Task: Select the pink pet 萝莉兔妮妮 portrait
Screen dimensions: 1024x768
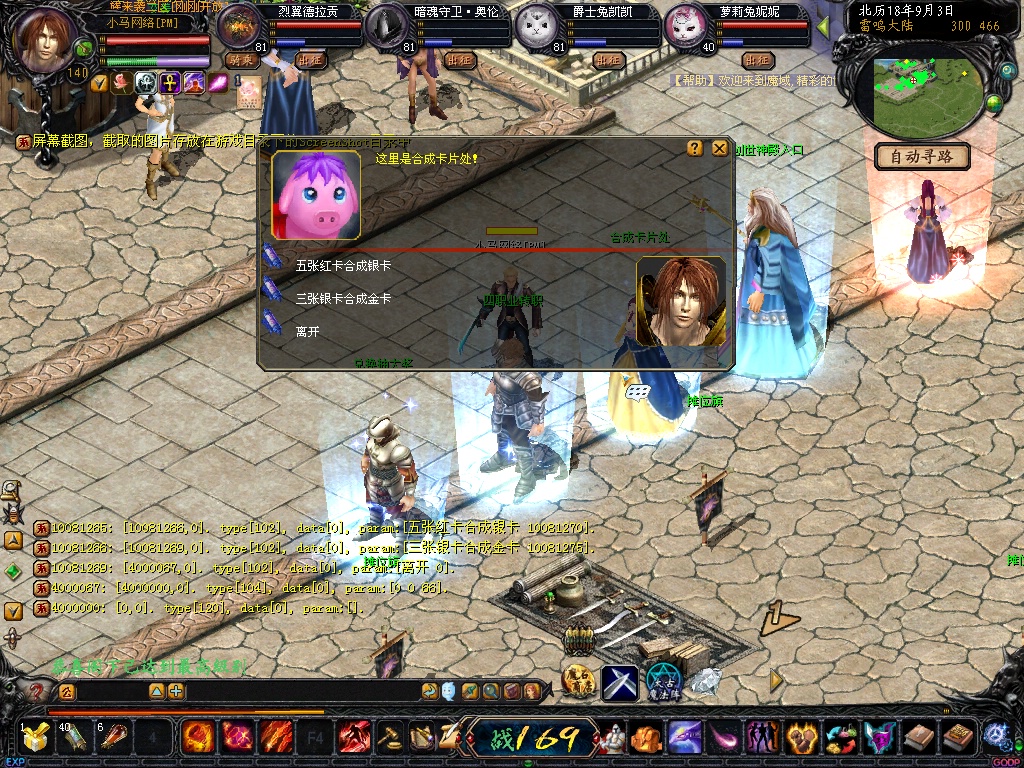Action: (x=685, y=27)
